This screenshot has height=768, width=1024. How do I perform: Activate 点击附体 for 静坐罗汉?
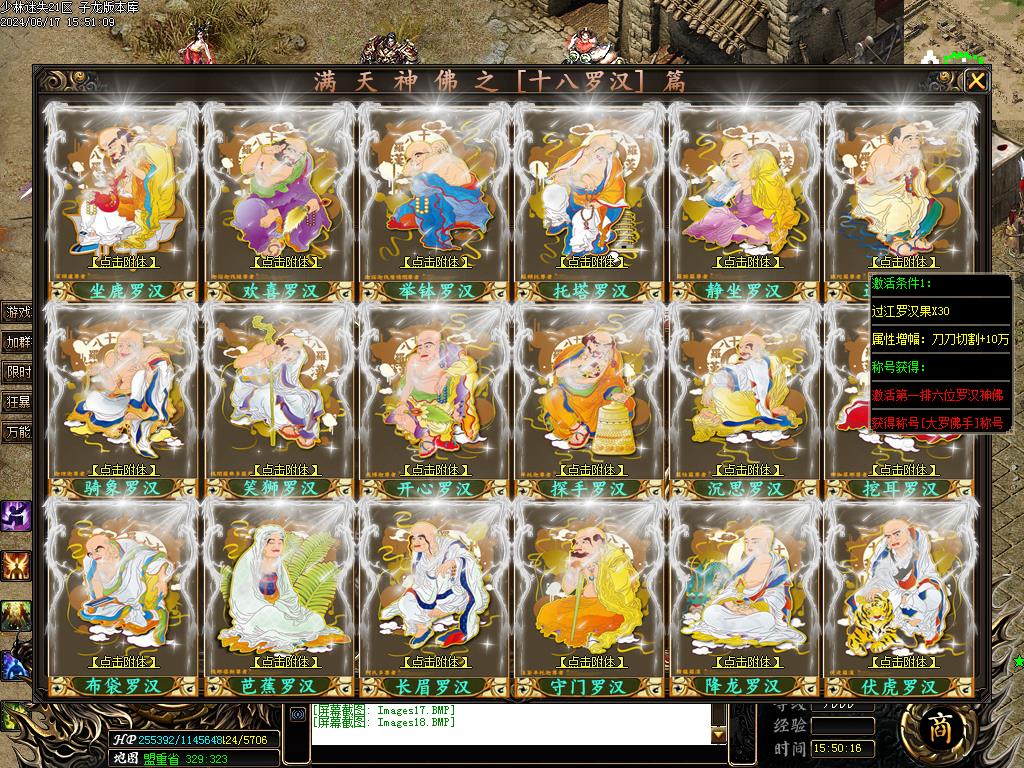[x=747, y=262]
